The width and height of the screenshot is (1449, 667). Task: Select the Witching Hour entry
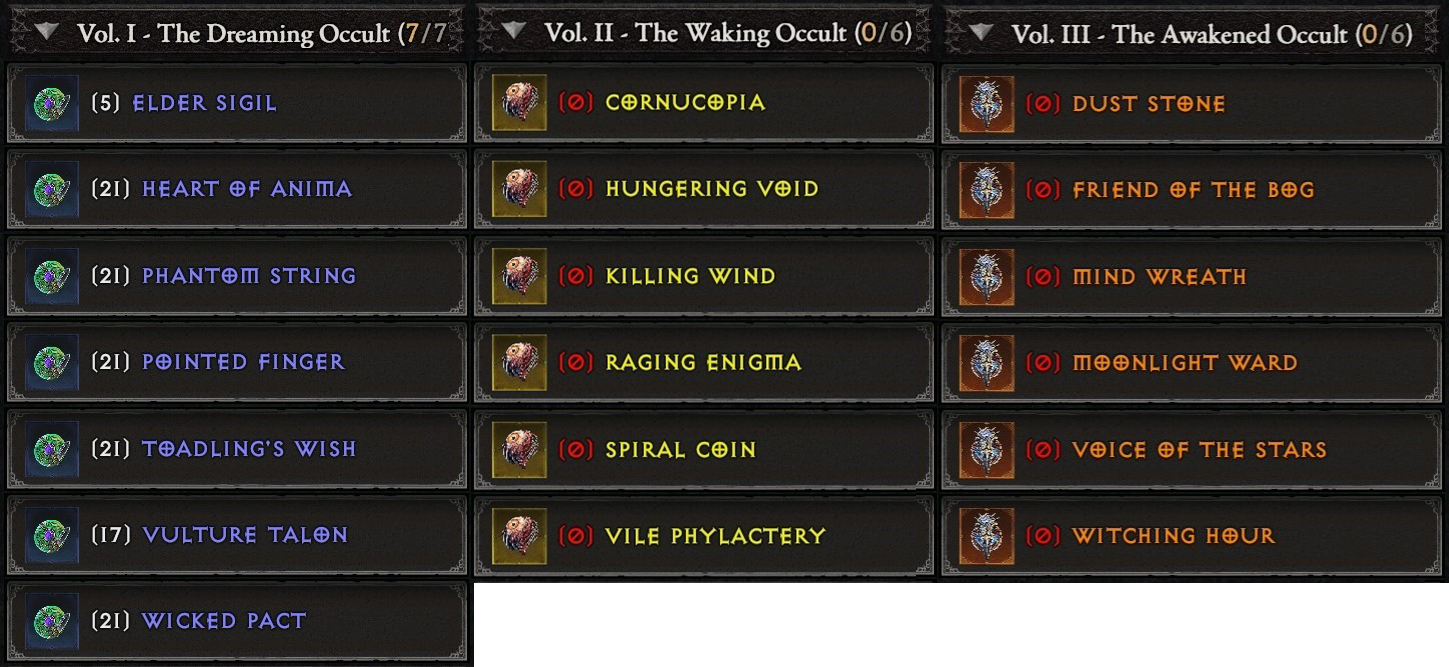(x=1190, y=536)
